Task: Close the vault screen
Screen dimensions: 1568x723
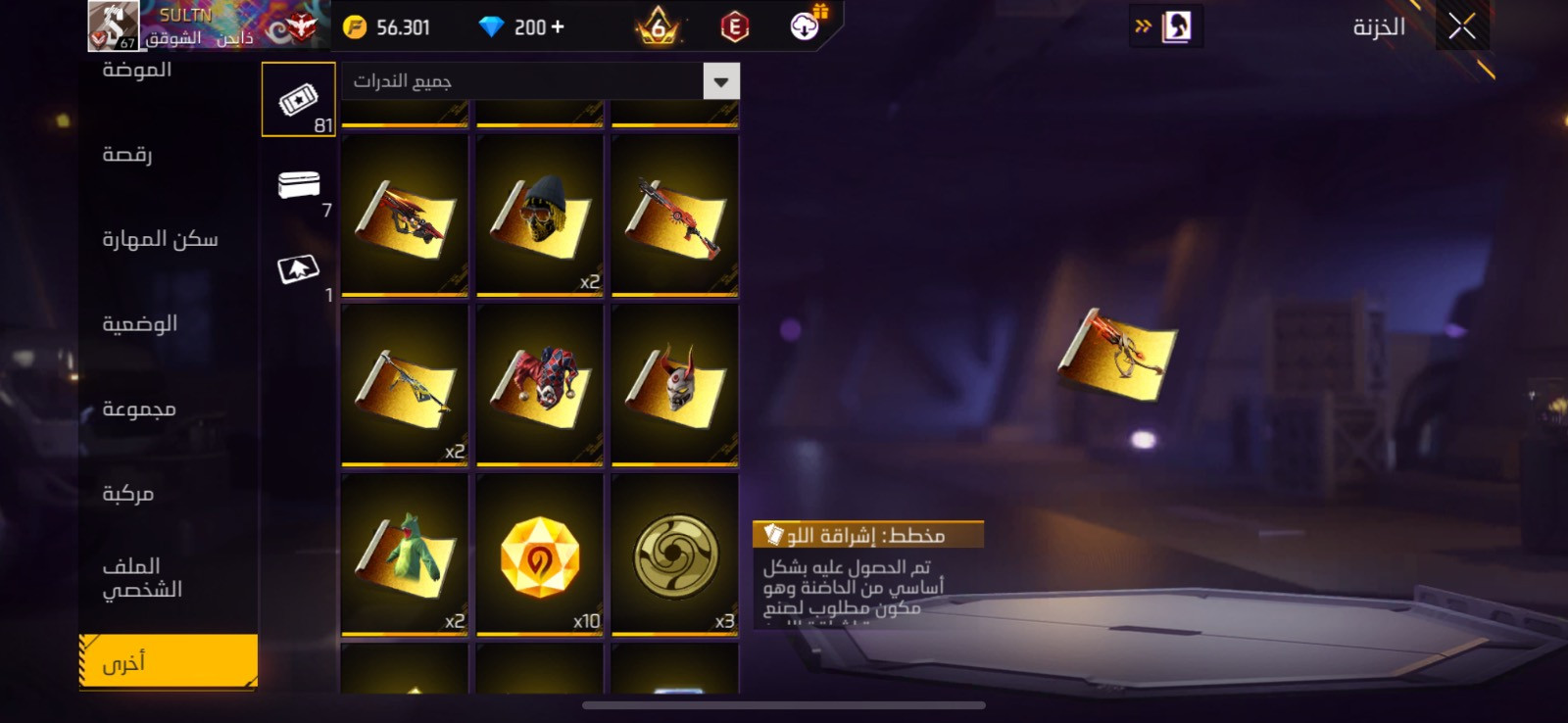Action: [1461, 27]
